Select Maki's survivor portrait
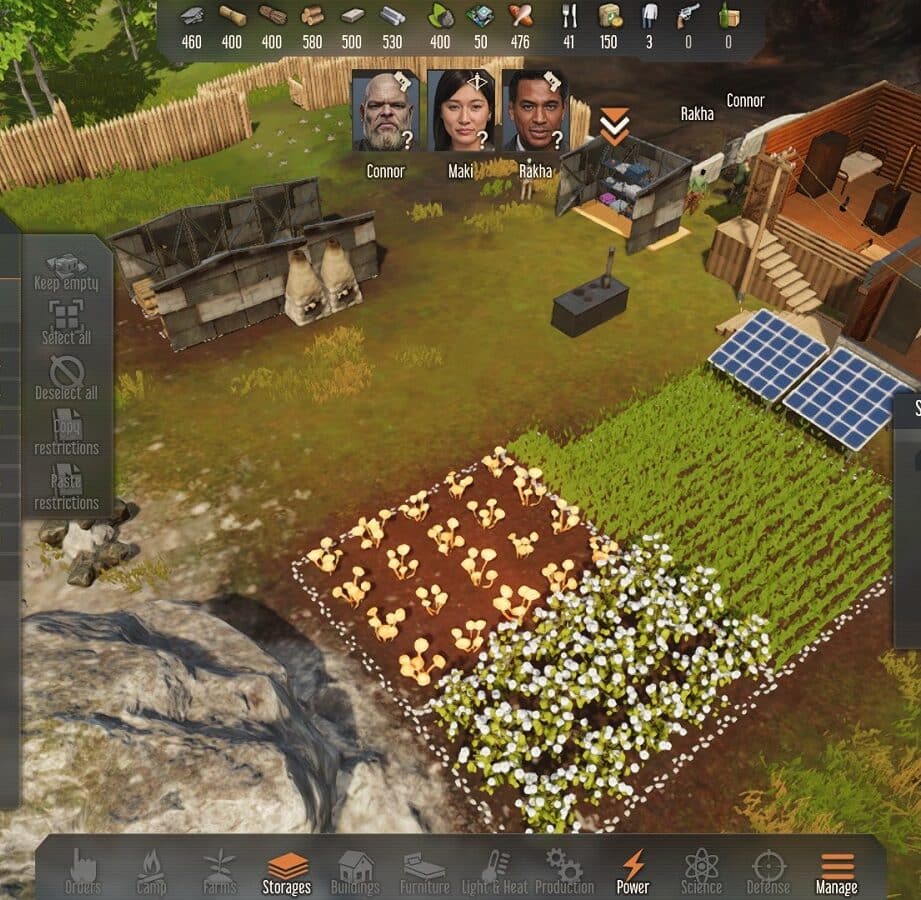Viewport: 921px width, 900px height. coord(460,111)
